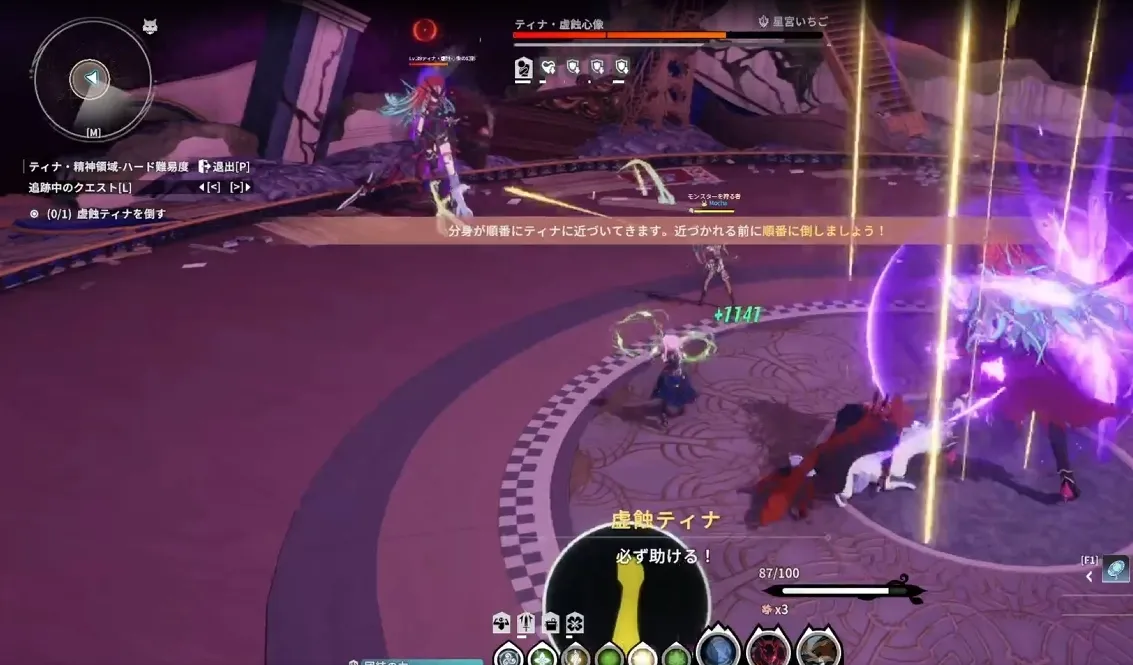Select the grey triple-swirl hotbar slot

pos(509,656)
